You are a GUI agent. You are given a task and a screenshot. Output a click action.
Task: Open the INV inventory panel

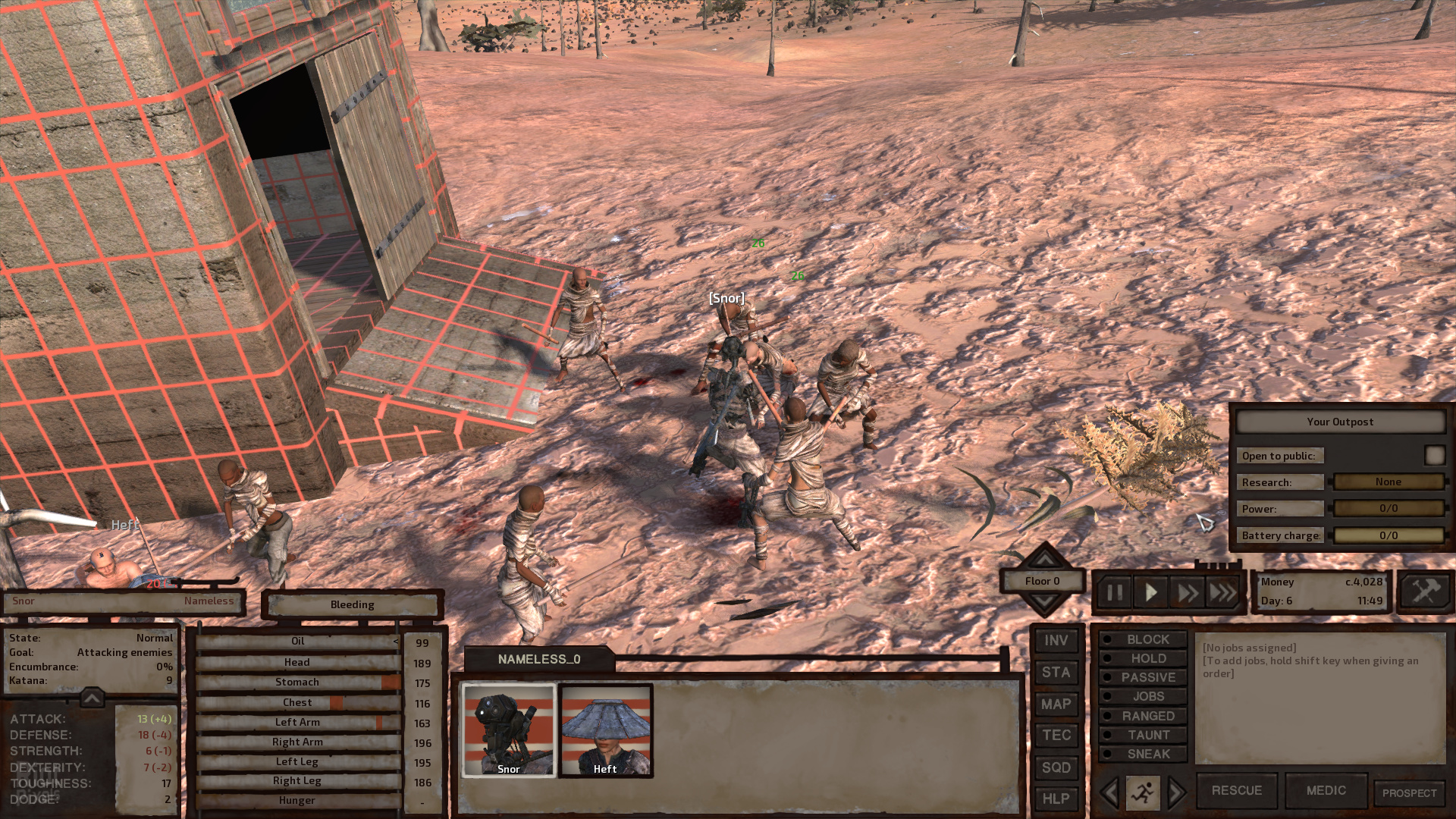click(1056, 641)
